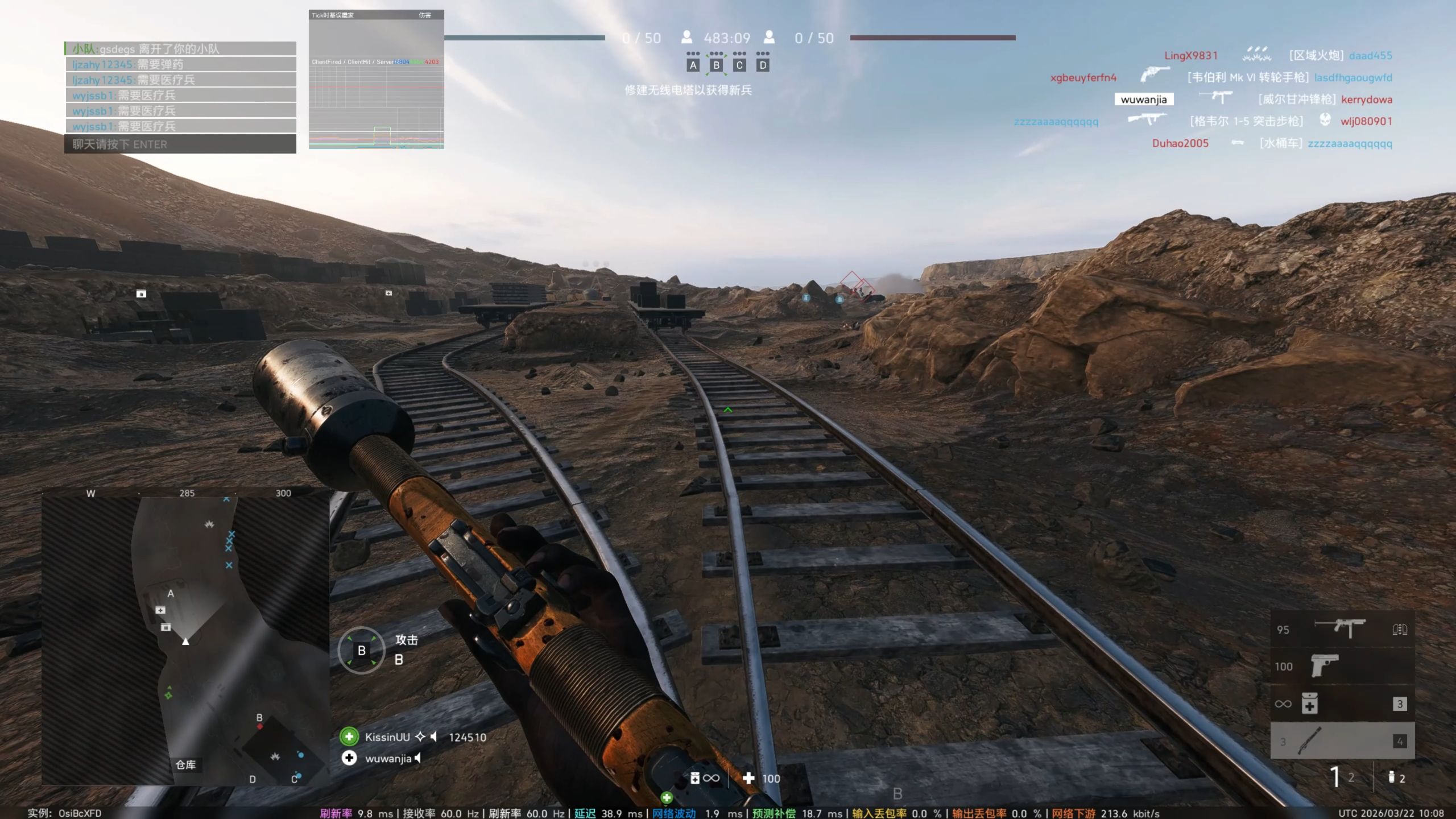Select kill feed entry for wlj080901
The image size is (1456, 819).
[x=1366, y=121]
